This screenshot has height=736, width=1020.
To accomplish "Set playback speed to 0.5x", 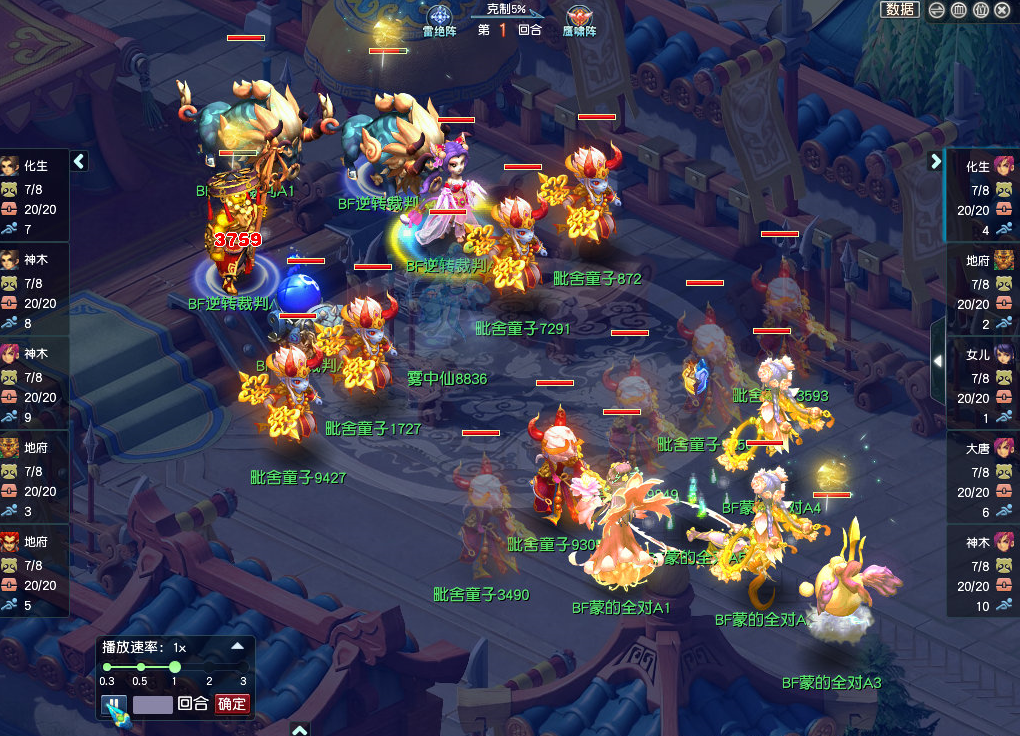I will [140, 667].
